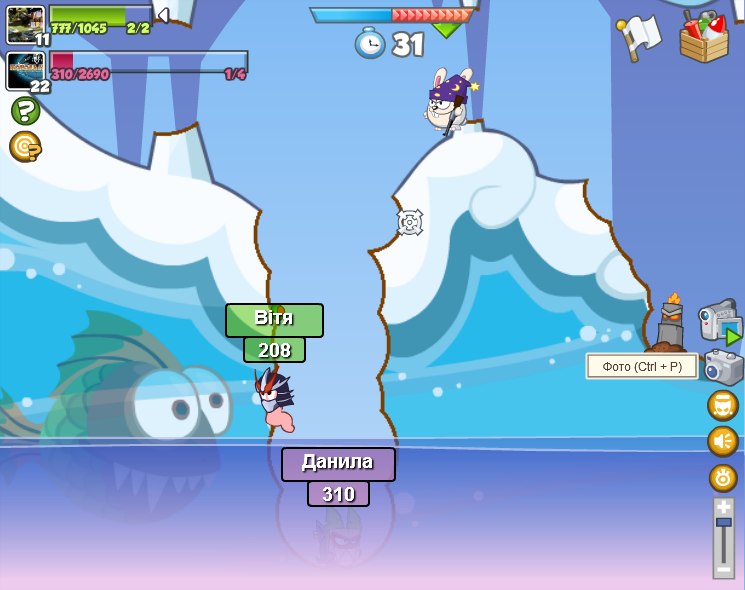
Task: Select the level 22 player avatar
Action: (x=25, y=70)
